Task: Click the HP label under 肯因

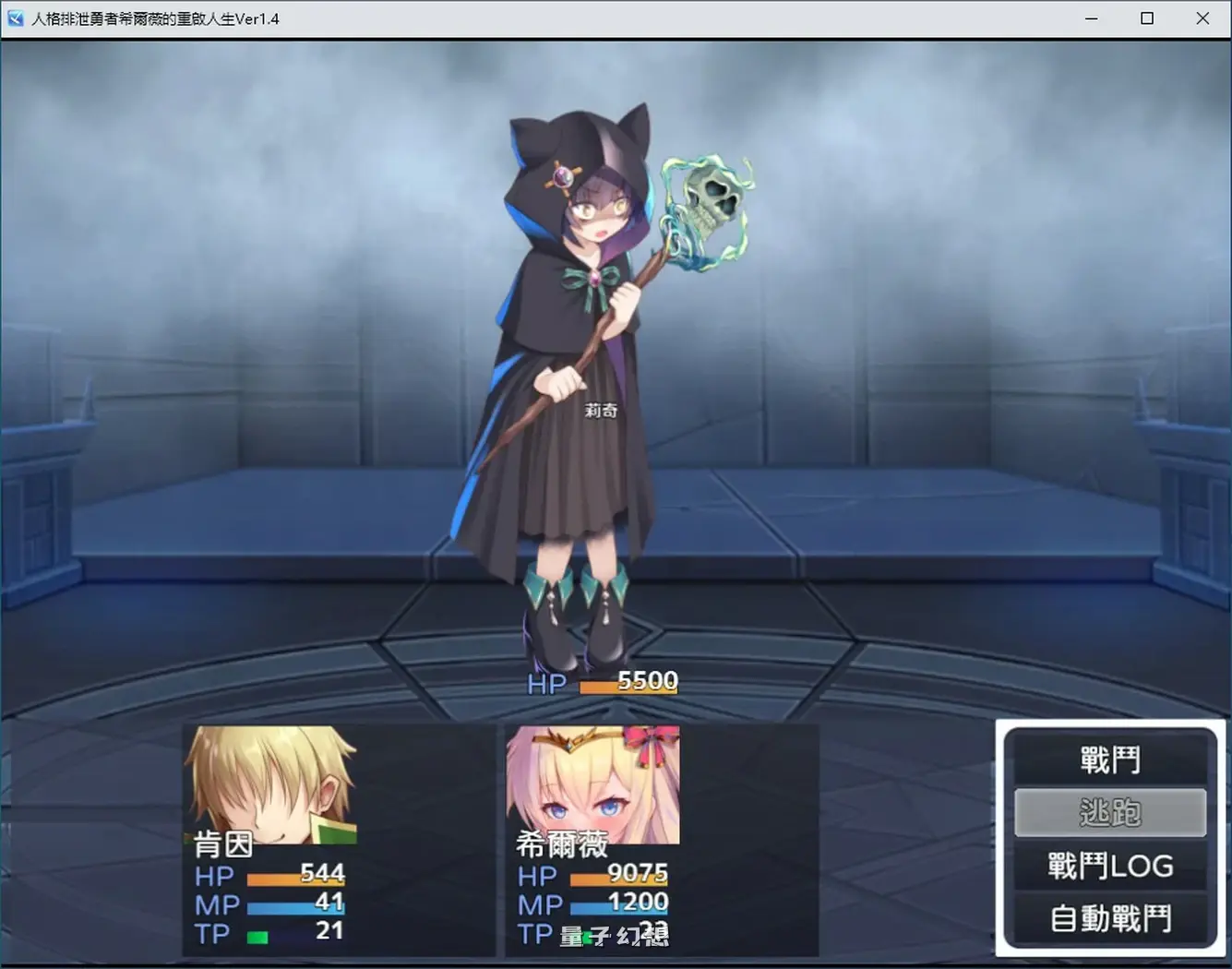Action: [214, 876]
